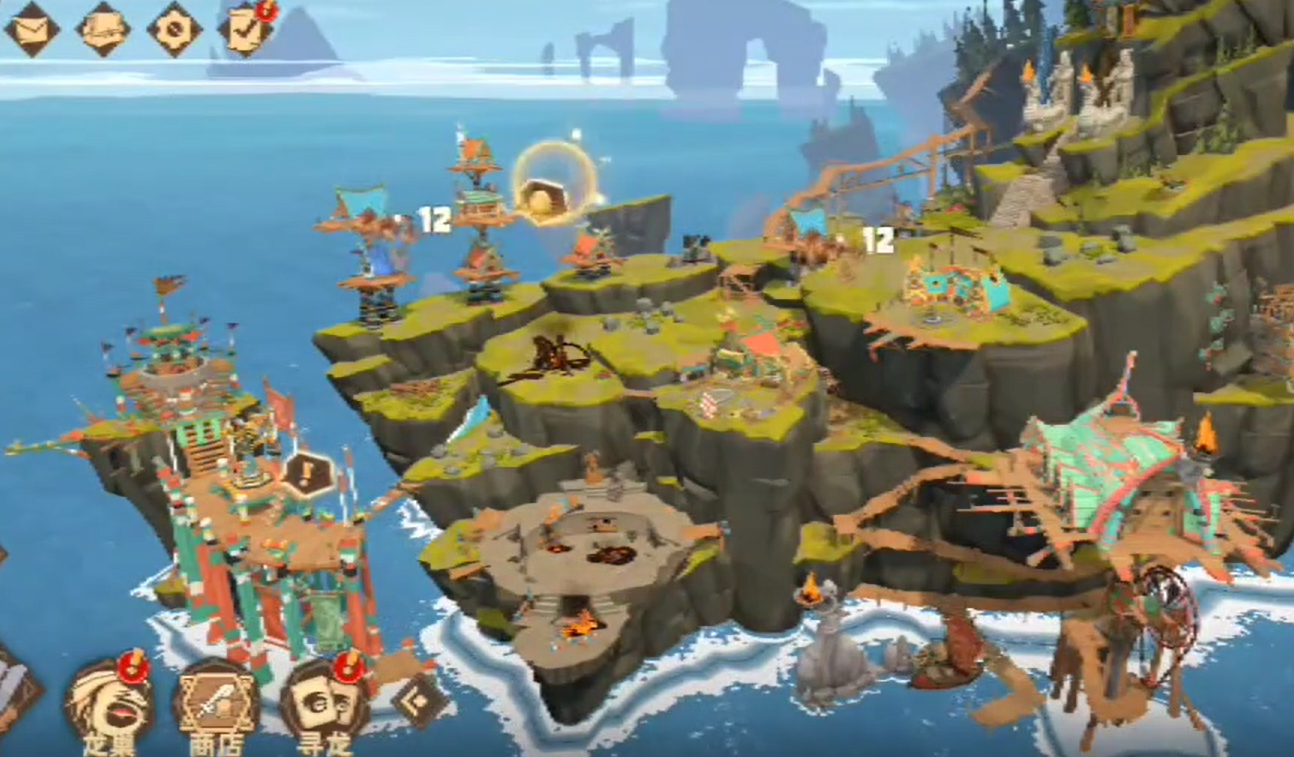The height and width of the screenshot is (757, 1294).
Task: Collapse the bottom menu with the arrow
Action: pyautogui.click(x=420, y=700)
